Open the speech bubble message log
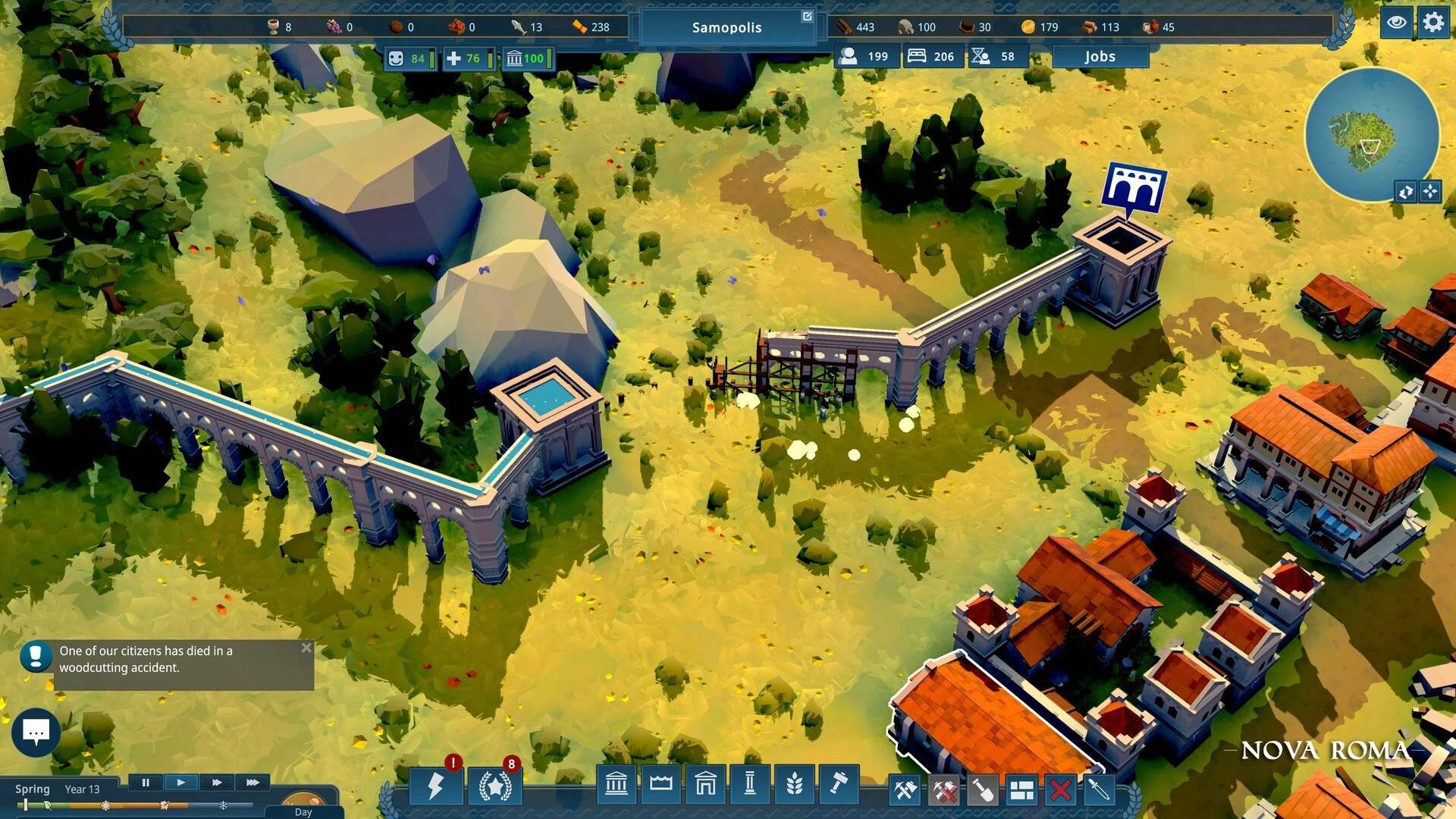This screenshot has width=1456, height=819. [x=36, y=732]
